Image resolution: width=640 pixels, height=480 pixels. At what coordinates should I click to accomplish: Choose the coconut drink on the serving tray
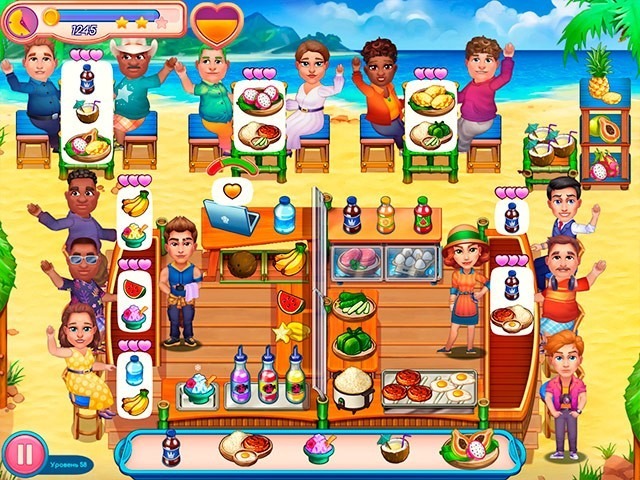tap(392, 448)
